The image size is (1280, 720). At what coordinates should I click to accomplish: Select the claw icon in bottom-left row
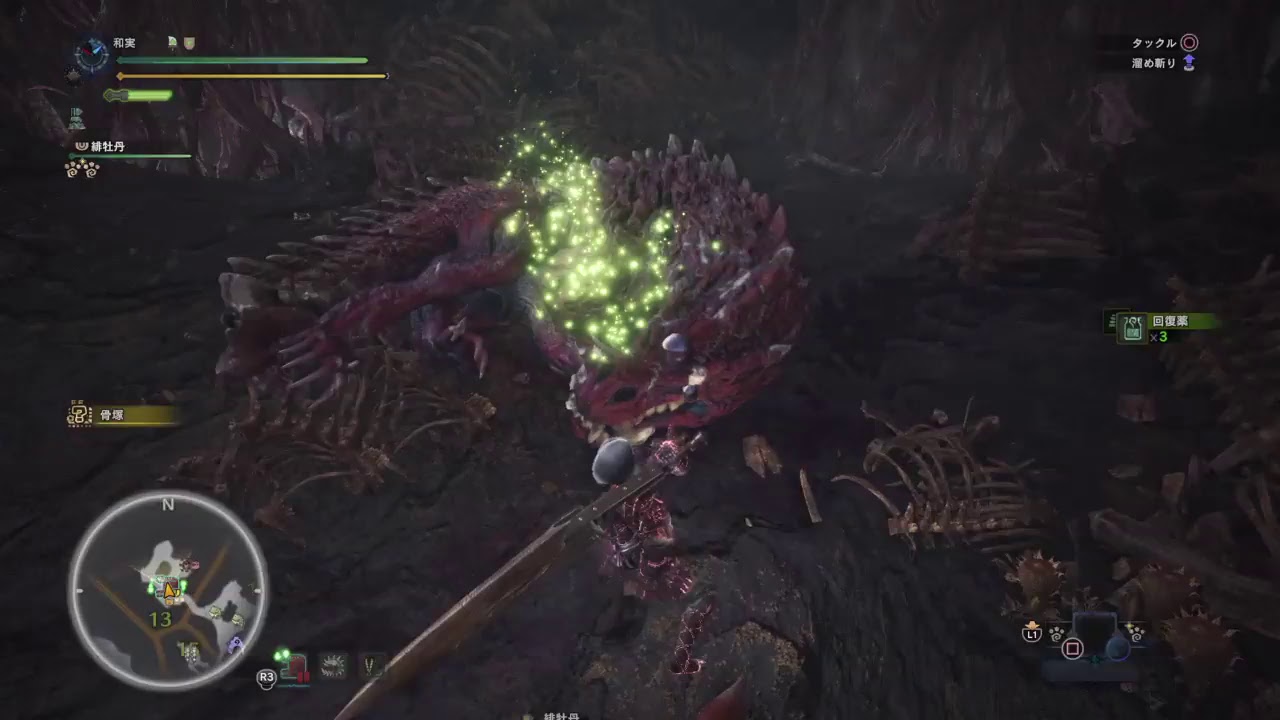point(373,665)
